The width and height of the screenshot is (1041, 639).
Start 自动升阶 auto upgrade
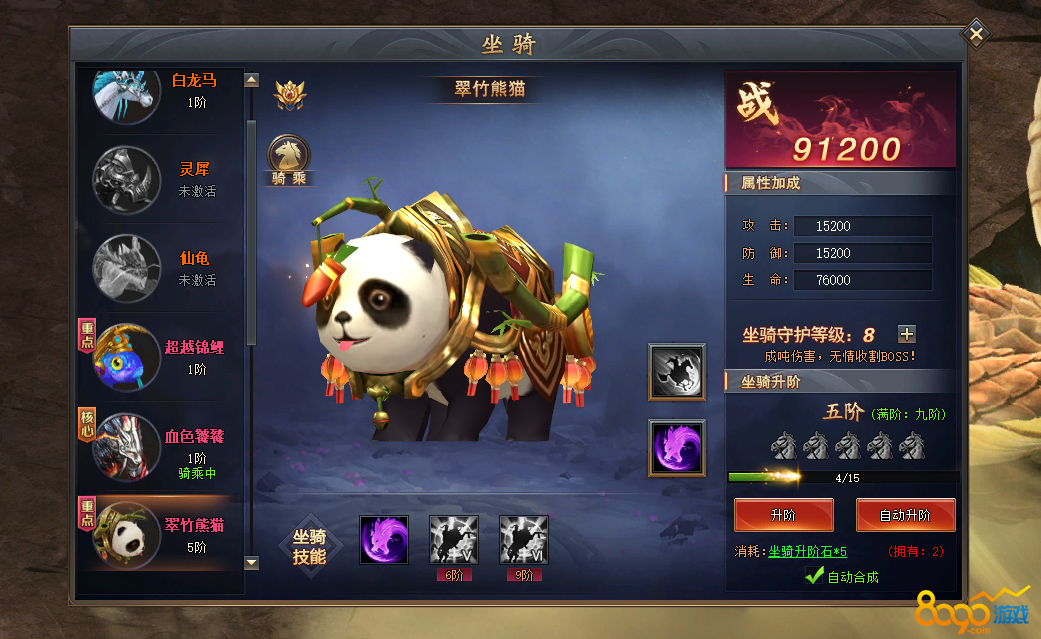click(905, 516)
